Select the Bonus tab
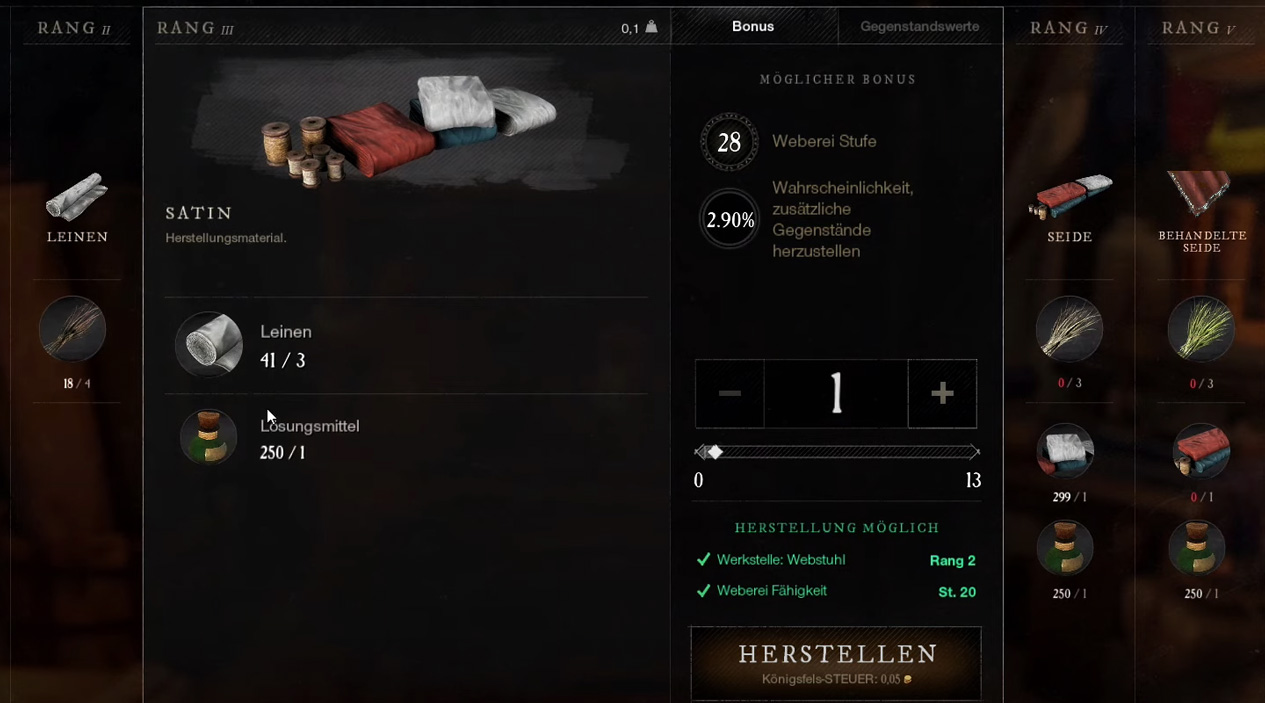1265x703 pixels. pyautogui.click(x=753, y=27)
